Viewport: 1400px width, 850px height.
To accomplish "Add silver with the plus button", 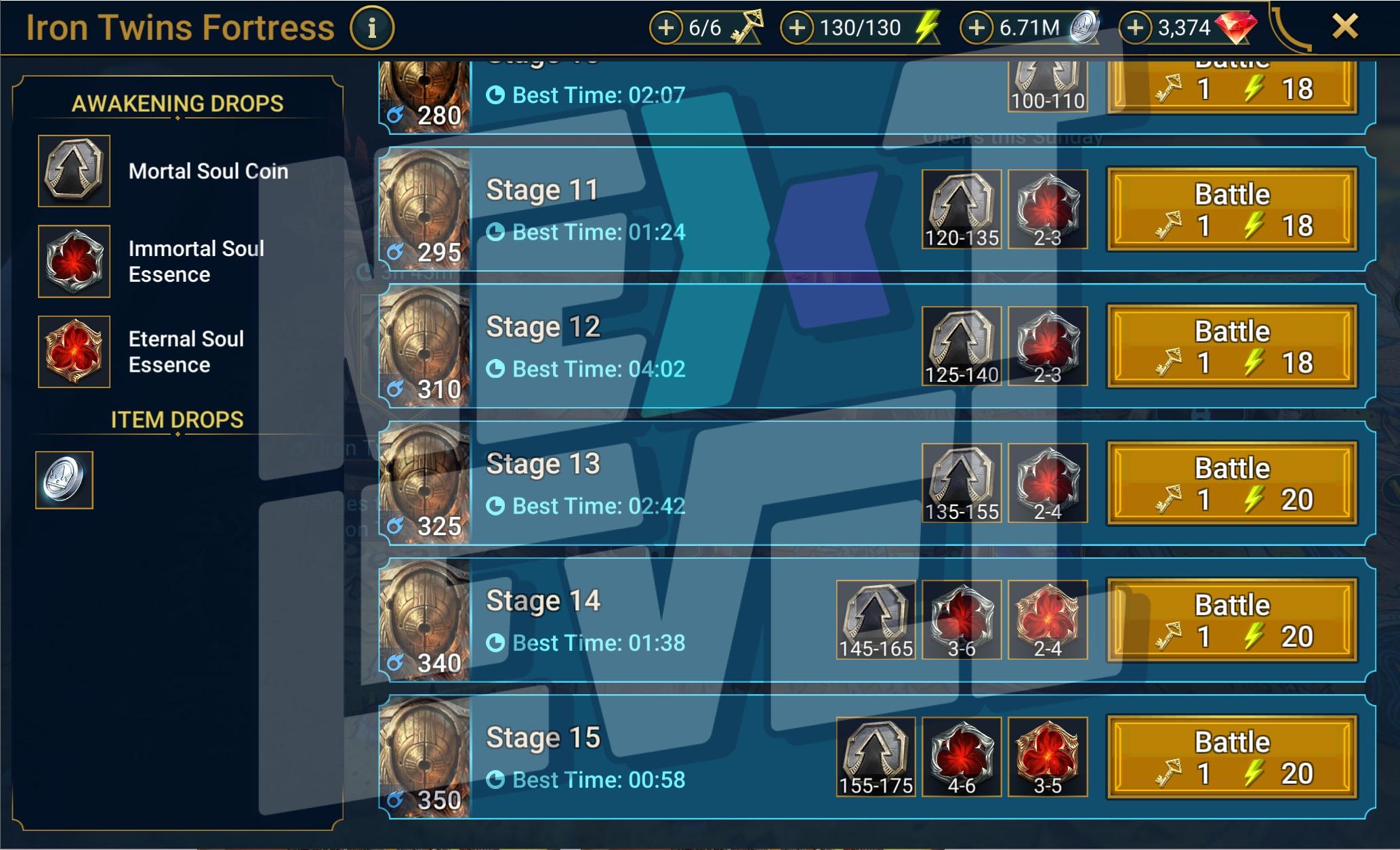I will pos(976,28).
